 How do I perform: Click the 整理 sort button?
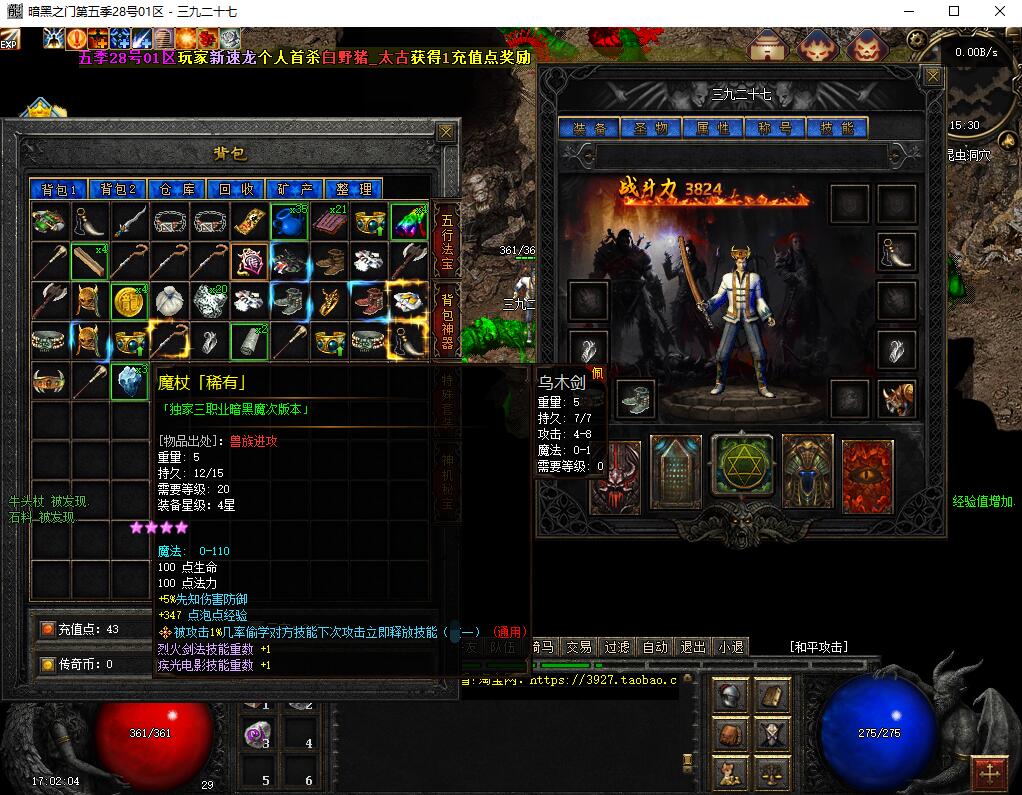click(354, 189)
